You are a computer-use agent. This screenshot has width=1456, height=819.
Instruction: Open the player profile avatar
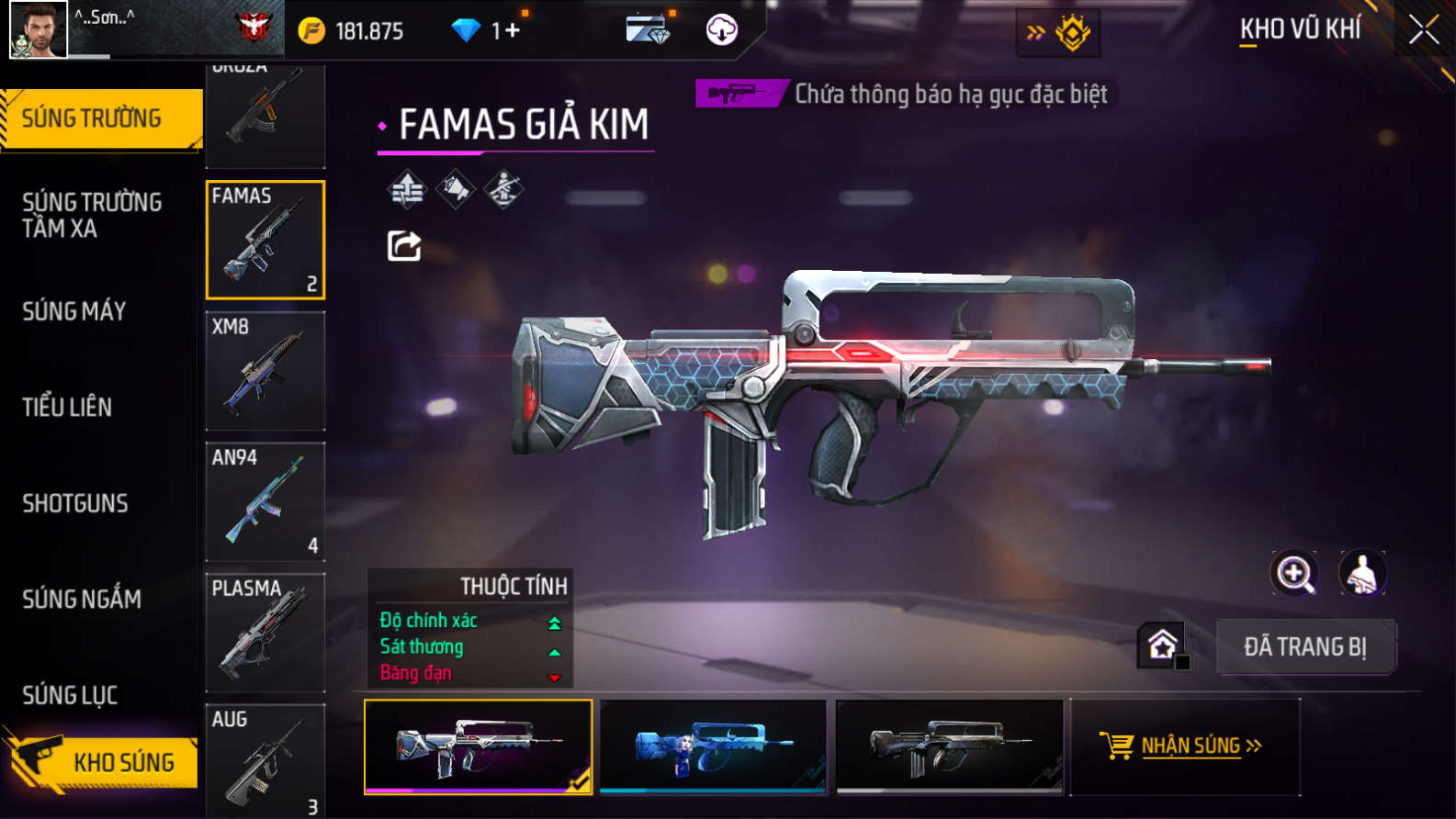(38, 29)
